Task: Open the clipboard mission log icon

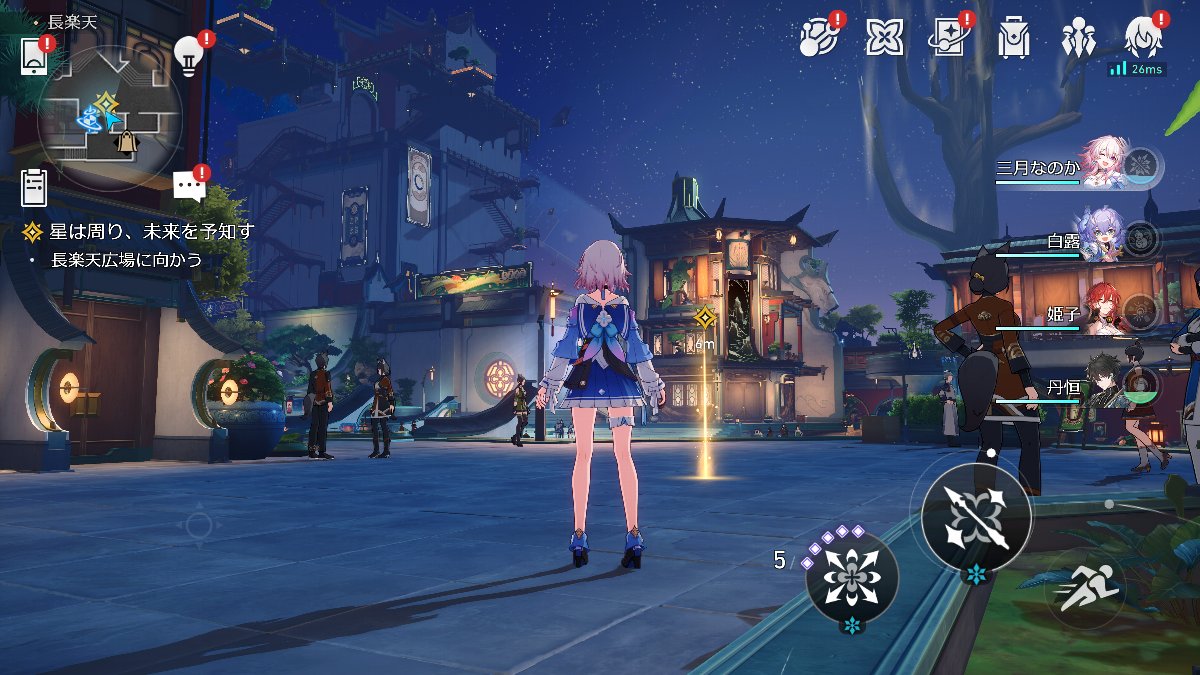Action: (x=34, y=187)
